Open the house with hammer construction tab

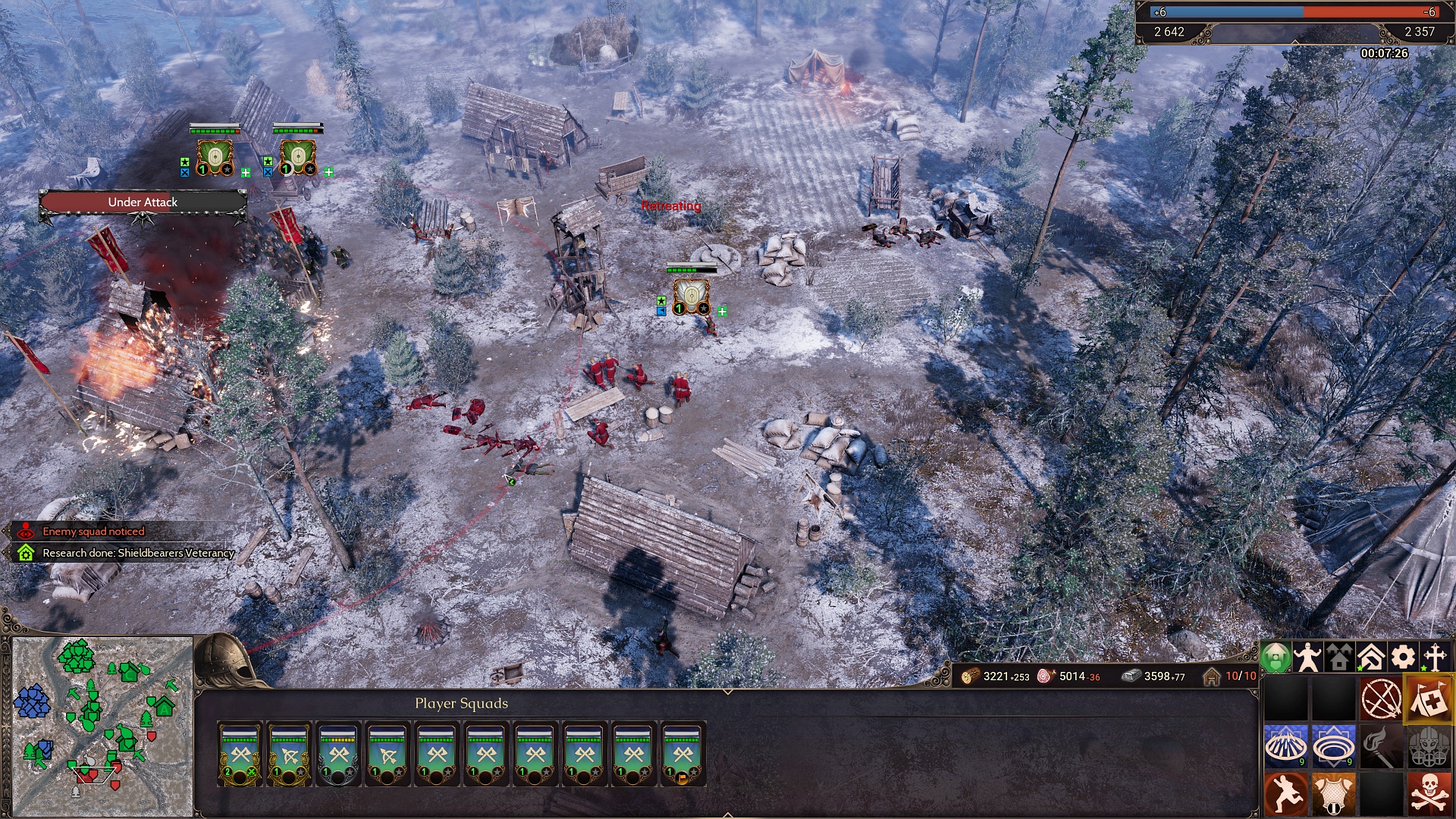[1371, 657]
